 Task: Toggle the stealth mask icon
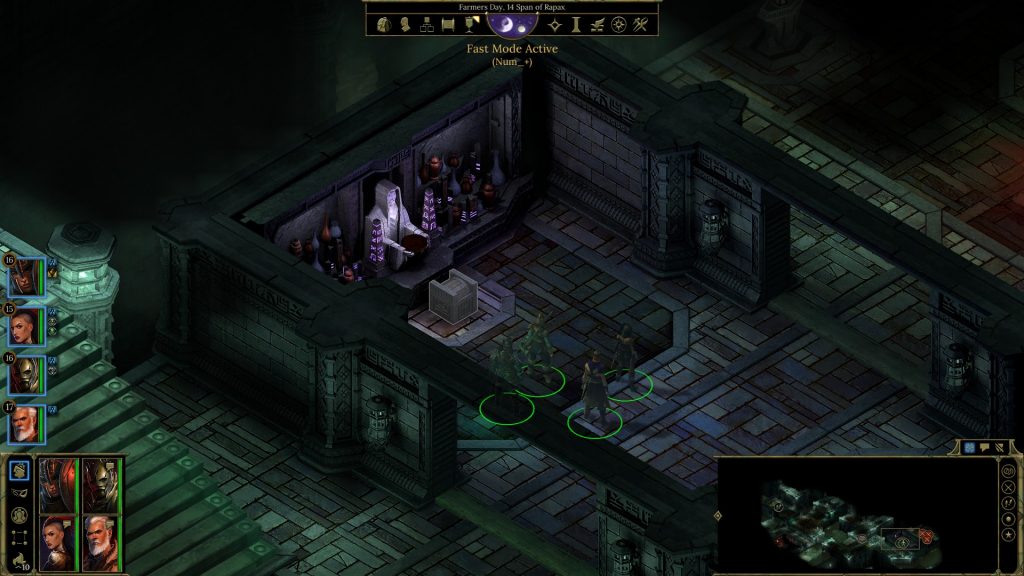pyautogui.click(x=18, y=492)
